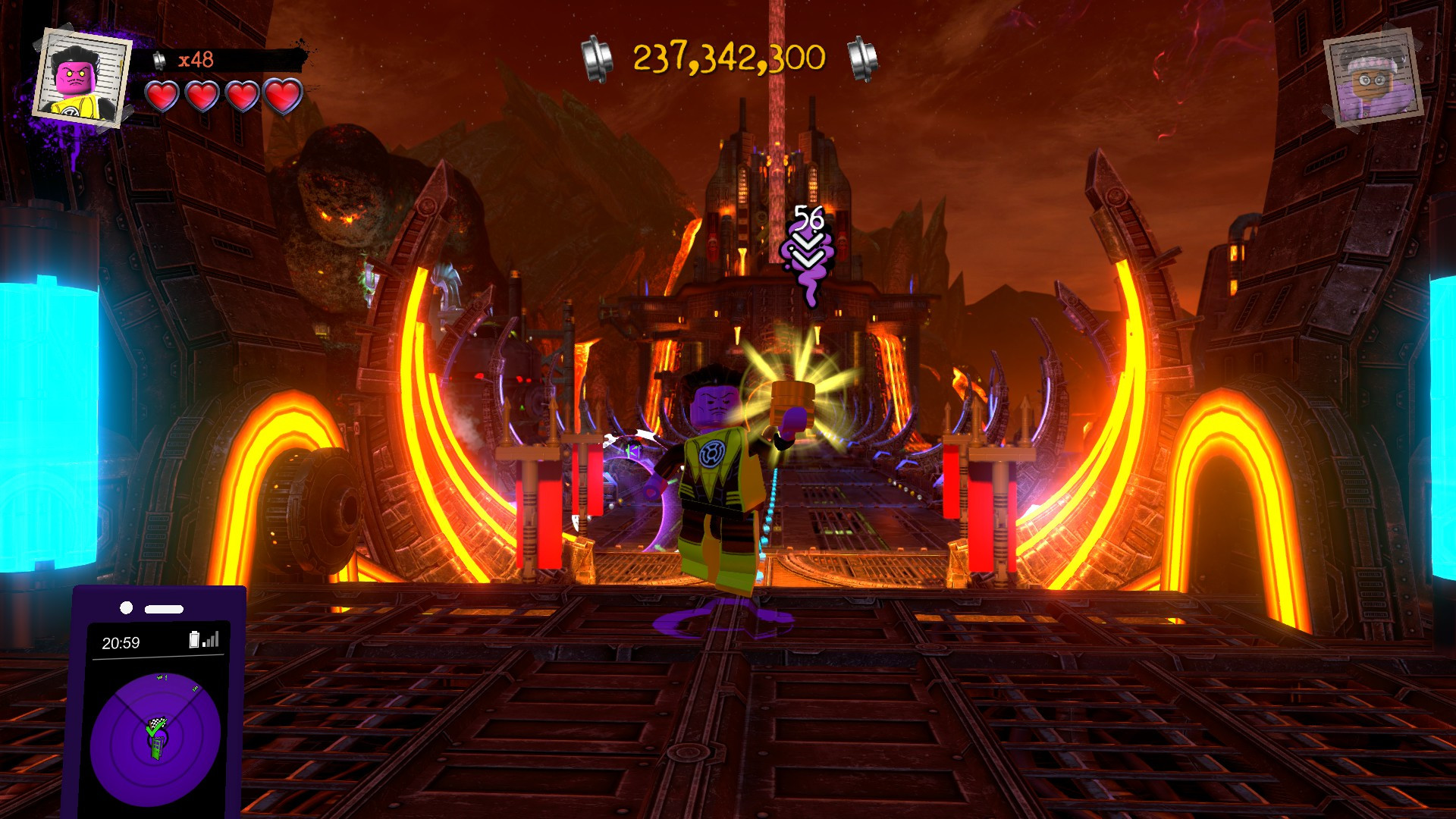This screenshot has height=819, width=1456.
Task: Select the Sinestro character portrait
Action: click(x=82, y=78)
